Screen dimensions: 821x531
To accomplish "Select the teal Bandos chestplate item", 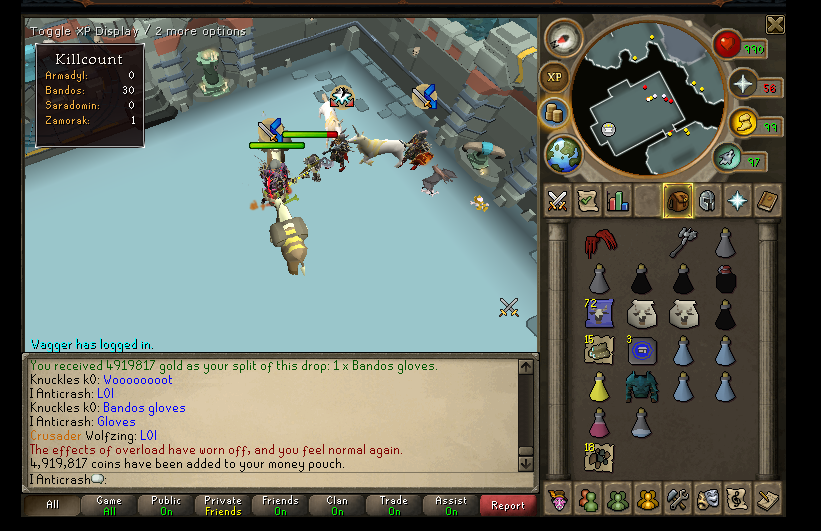I will coord(642,386).
